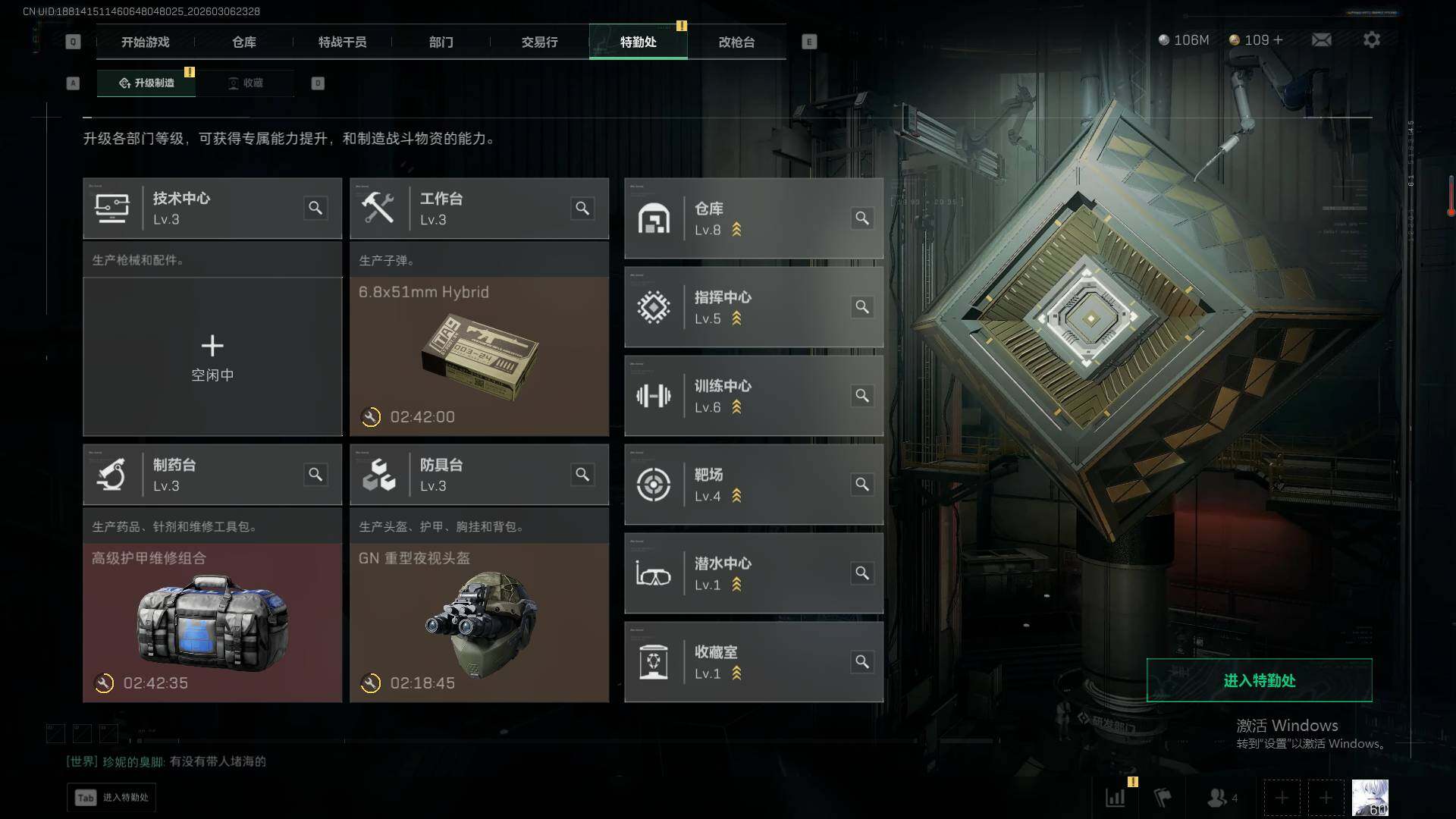Select the 高级护甲维修组合 production card
The image size is (1456, 819).
tap(212, 622)
